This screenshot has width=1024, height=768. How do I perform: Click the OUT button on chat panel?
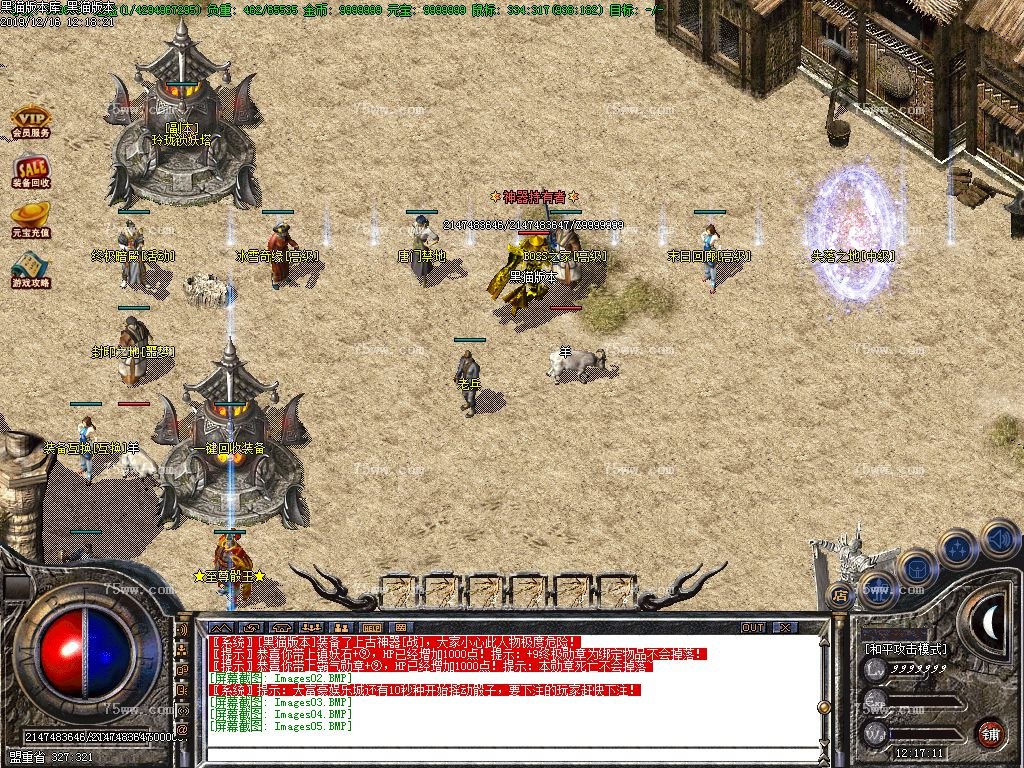click(x=753, y=627)
